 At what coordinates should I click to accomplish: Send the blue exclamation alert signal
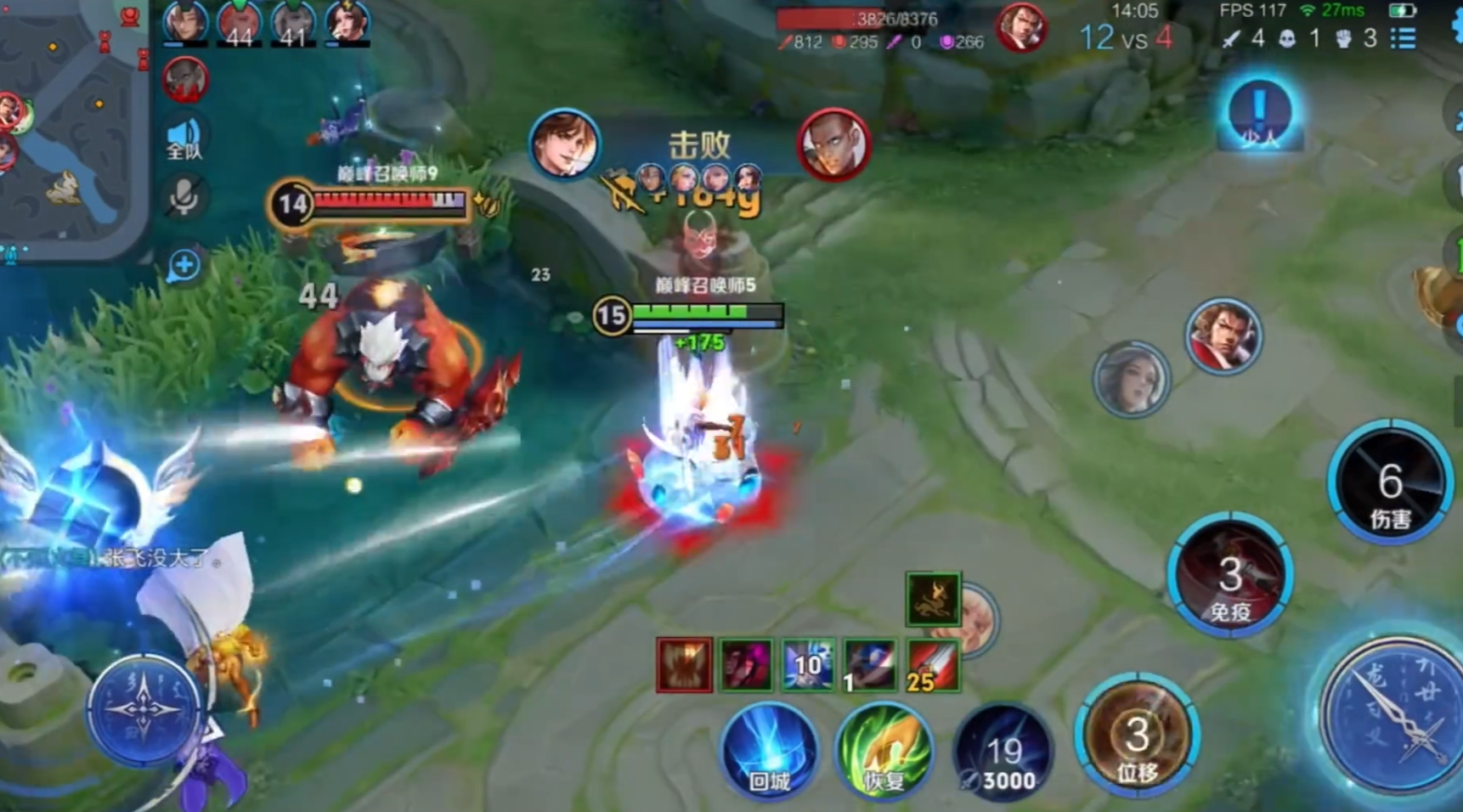pyautogui.click(x=1259, y=113)
